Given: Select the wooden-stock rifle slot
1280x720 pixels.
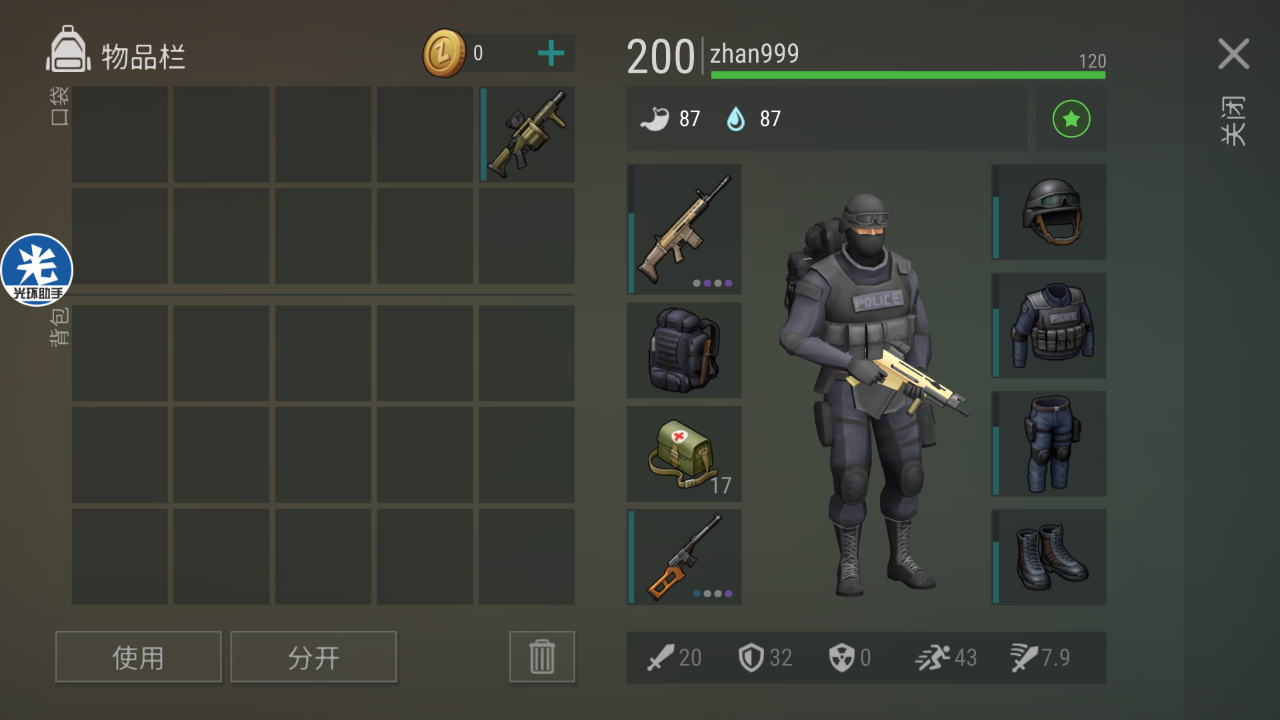Looking at the screenshot, I should (x=685, y=557).
